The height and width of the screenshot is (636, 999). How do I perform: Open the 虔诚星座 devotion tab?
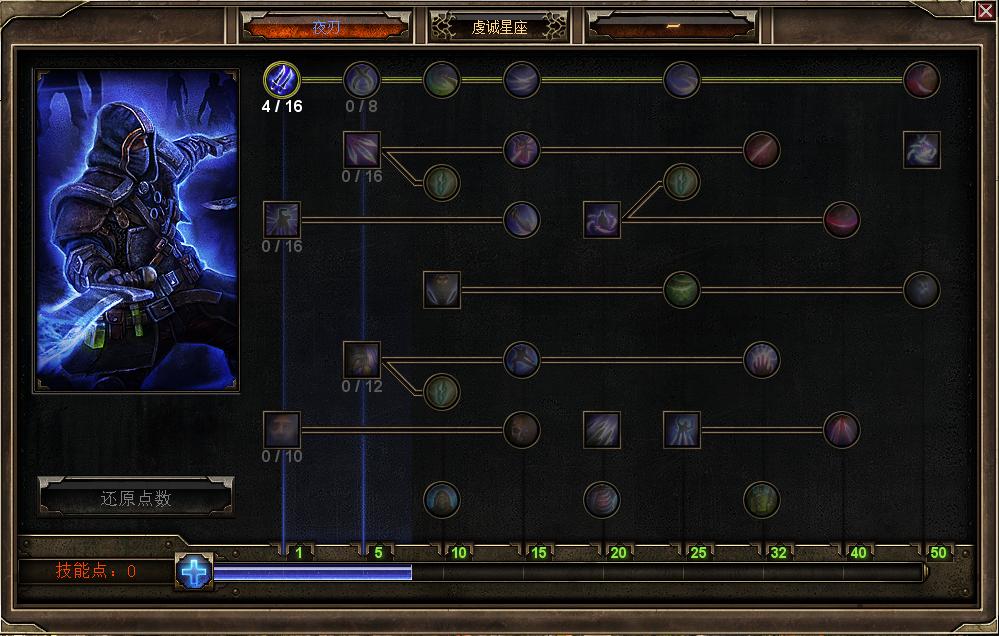pyautogui.click(x=499, y=27)
